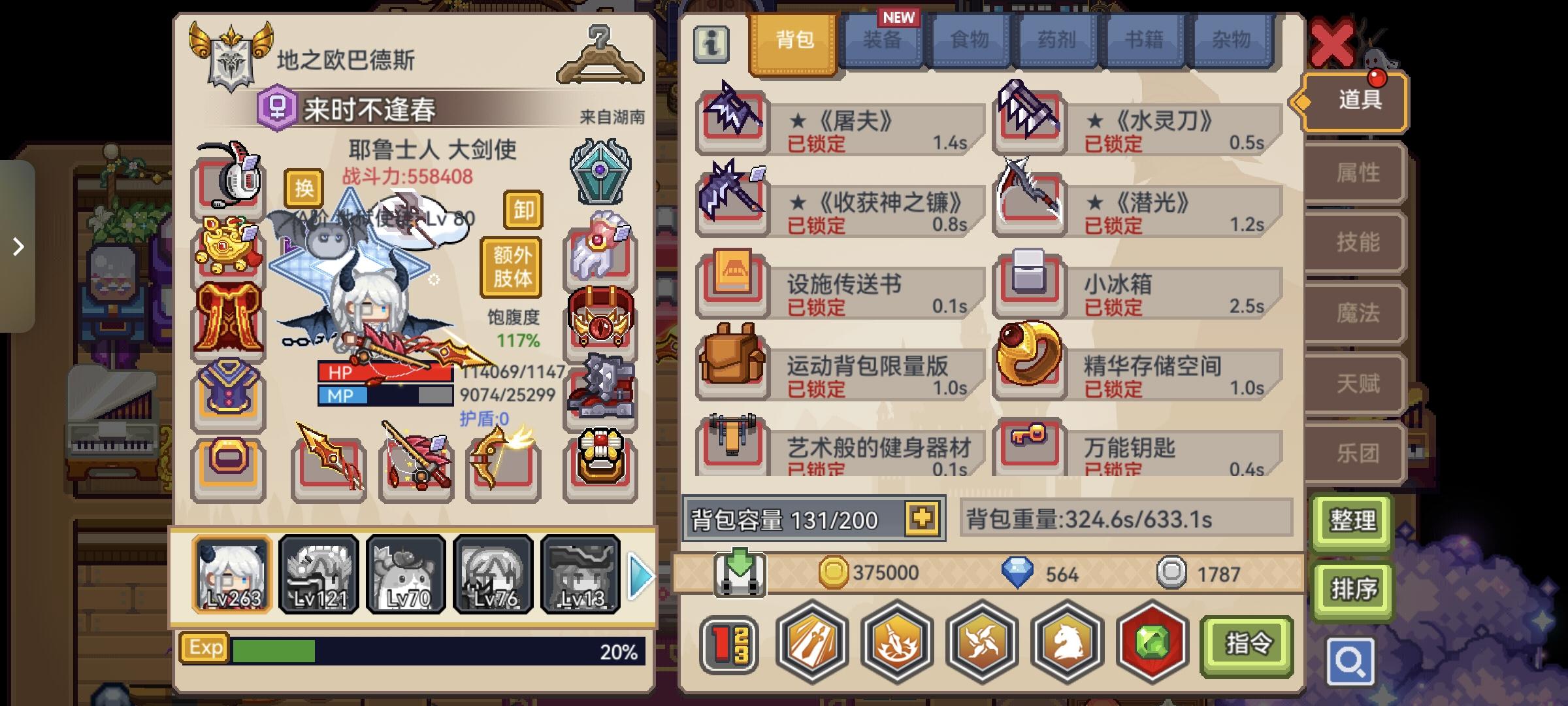Click the 指令 command button
This screenshot has height=706, width=1568.
(x=1246, y=643)
